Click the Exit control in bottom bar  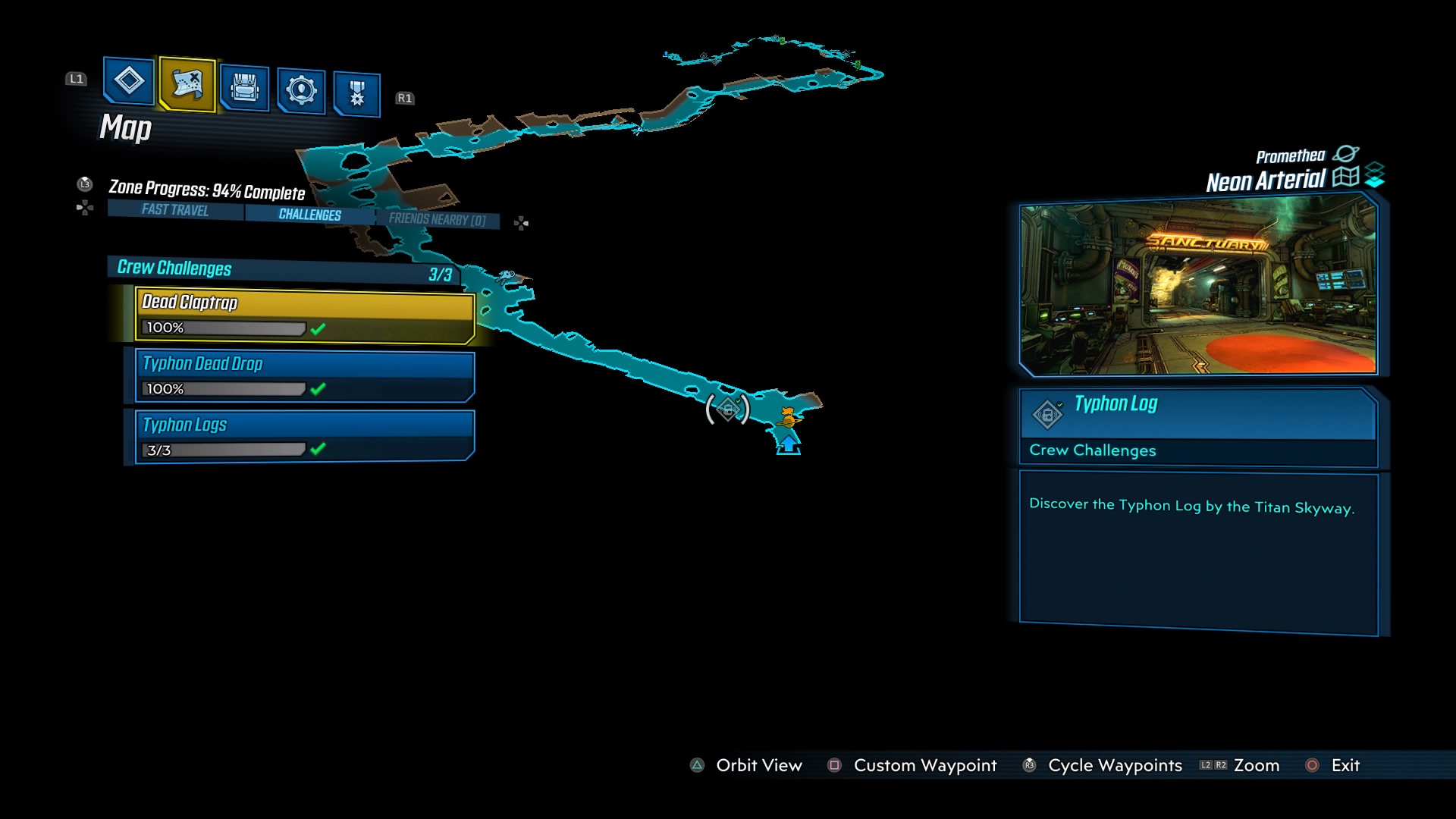pyautogui.click(x=1348, y=766)
